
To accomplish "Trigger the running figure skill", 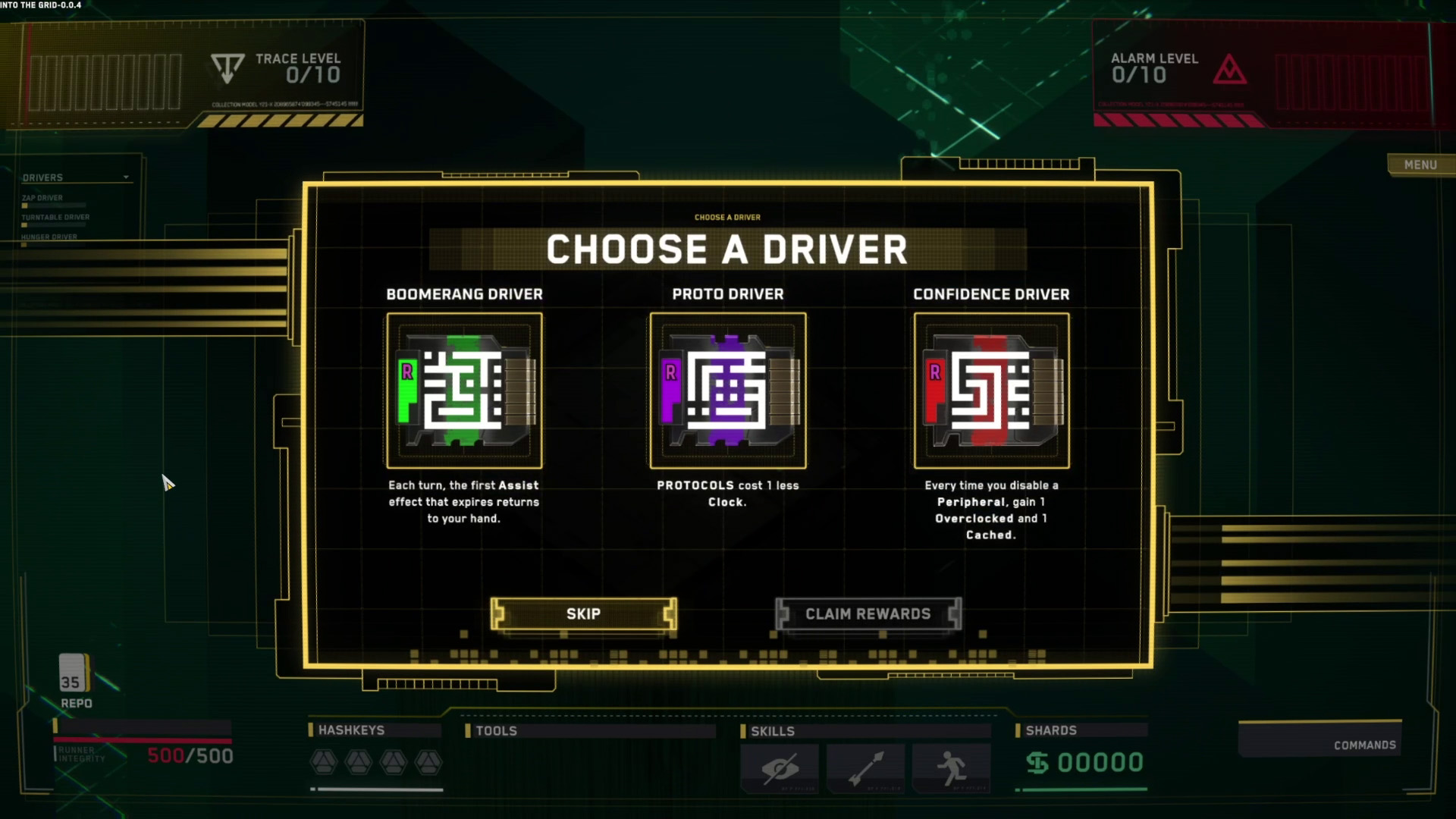I will coord(951,768).
